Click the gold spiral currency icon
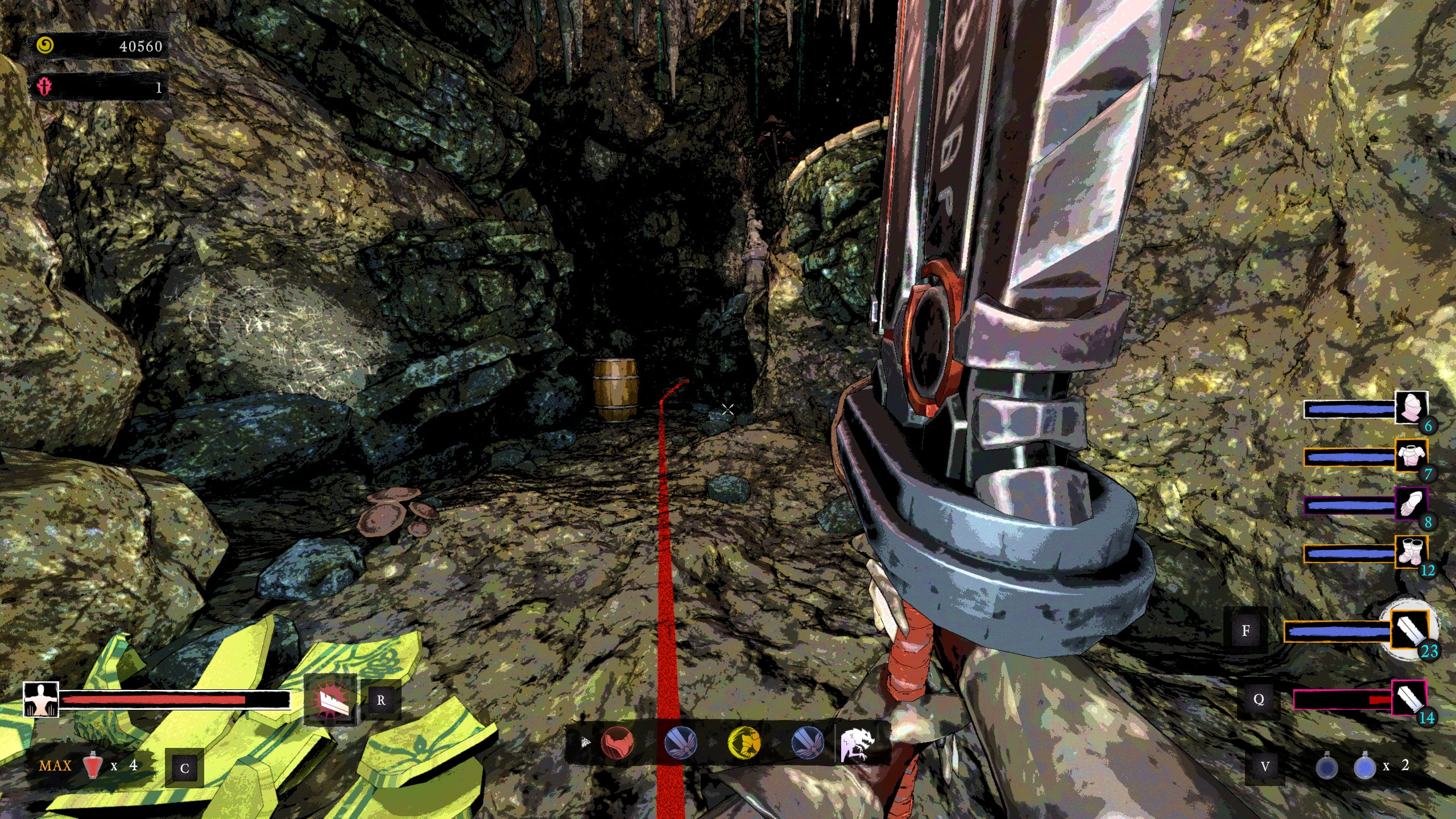 pos(45,45)
